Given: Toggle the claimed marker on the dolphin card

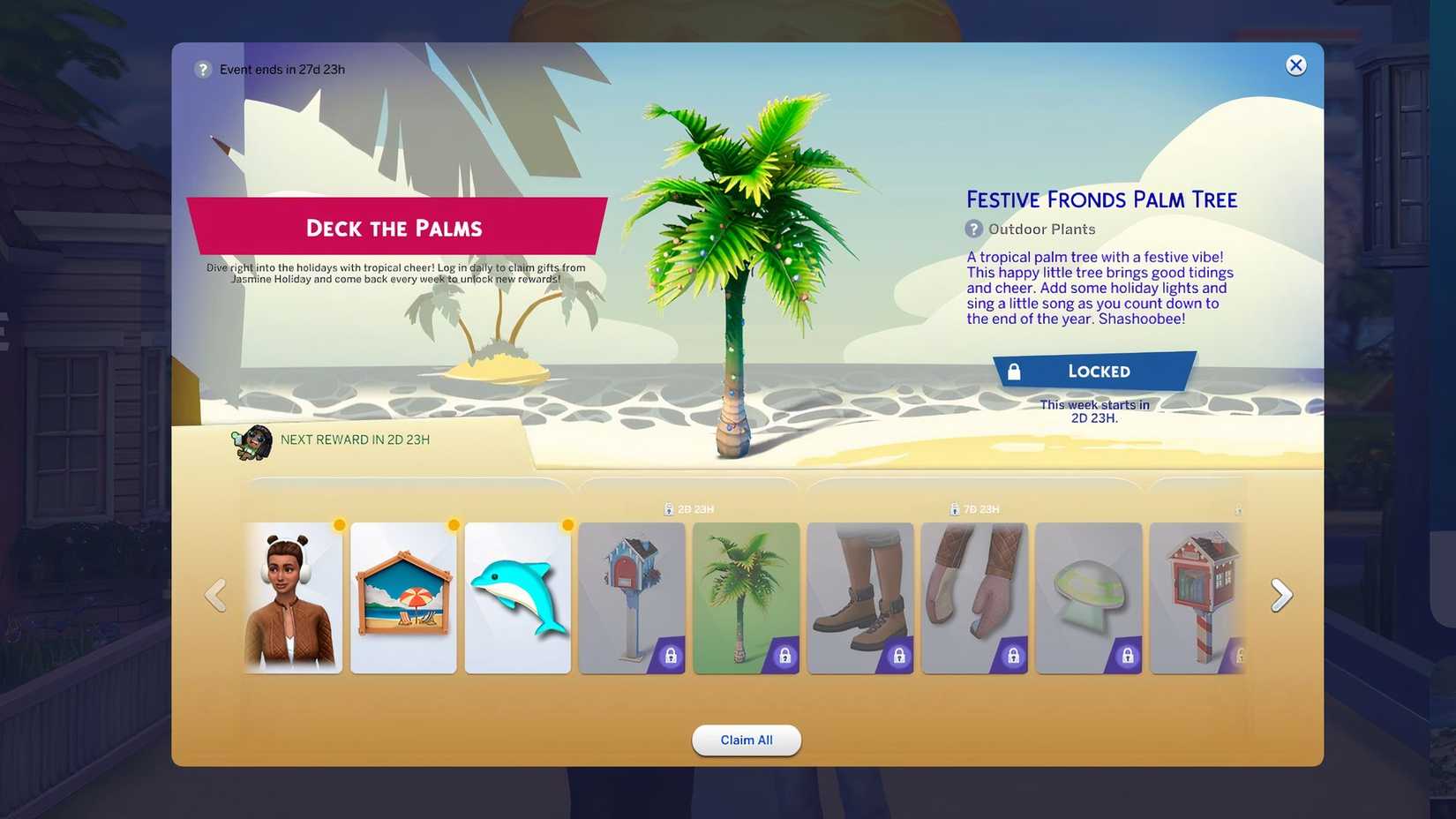Looking at the screenshot, I should (x=567, y=523).
